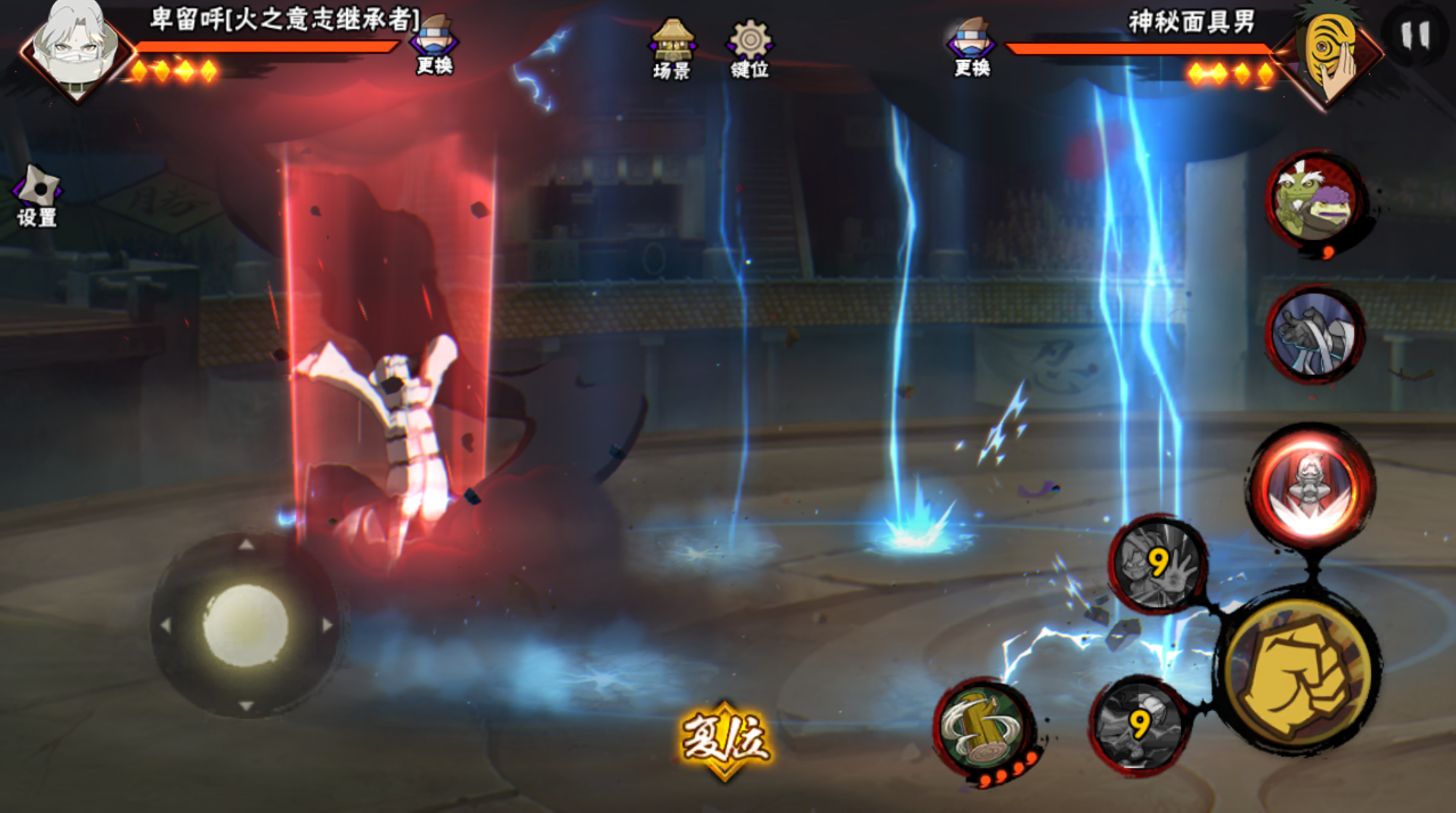Open the 键位 key layout gear
This screenshot has width=1456, height=813.
750,50
